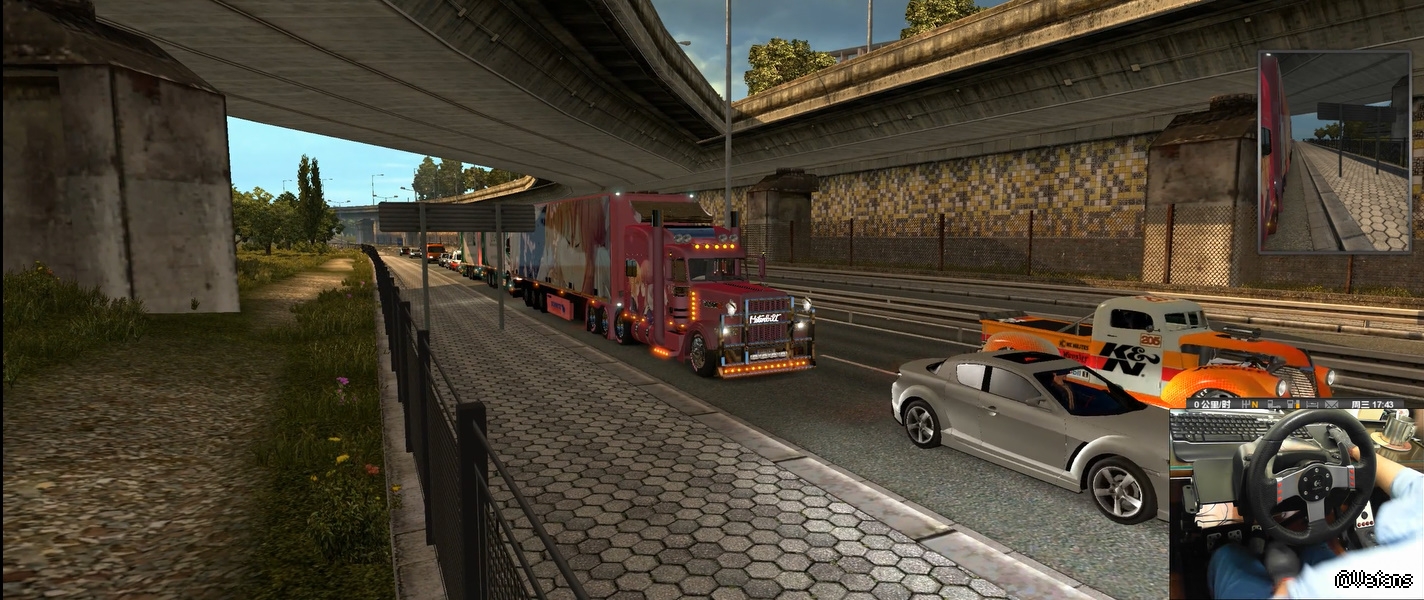
Task: Click the rear-view mirror inset
Action: (x=1333, y=151)
